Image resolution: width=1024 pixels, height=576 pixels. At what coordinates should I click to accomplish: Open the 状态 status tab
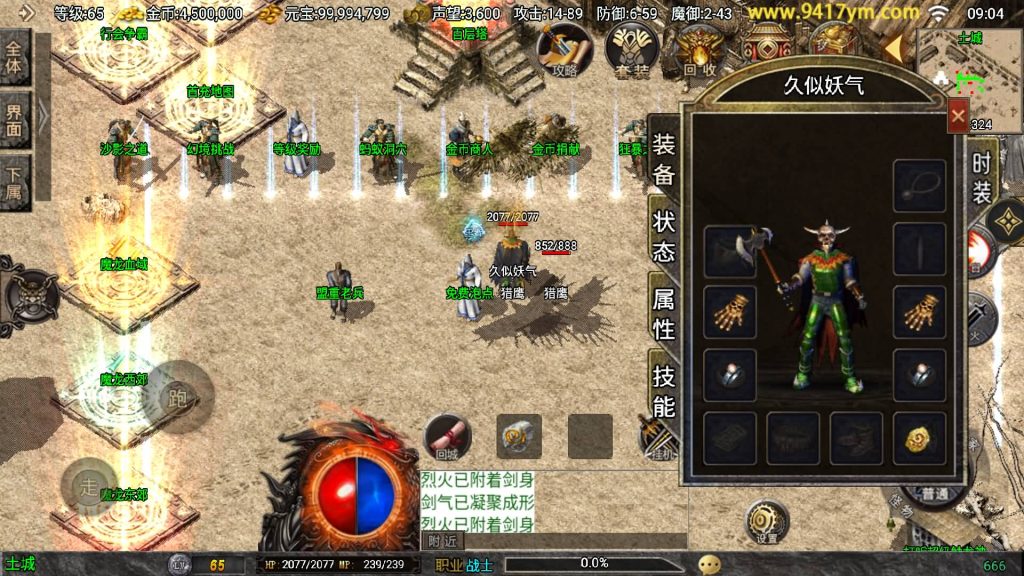[664, 236]
